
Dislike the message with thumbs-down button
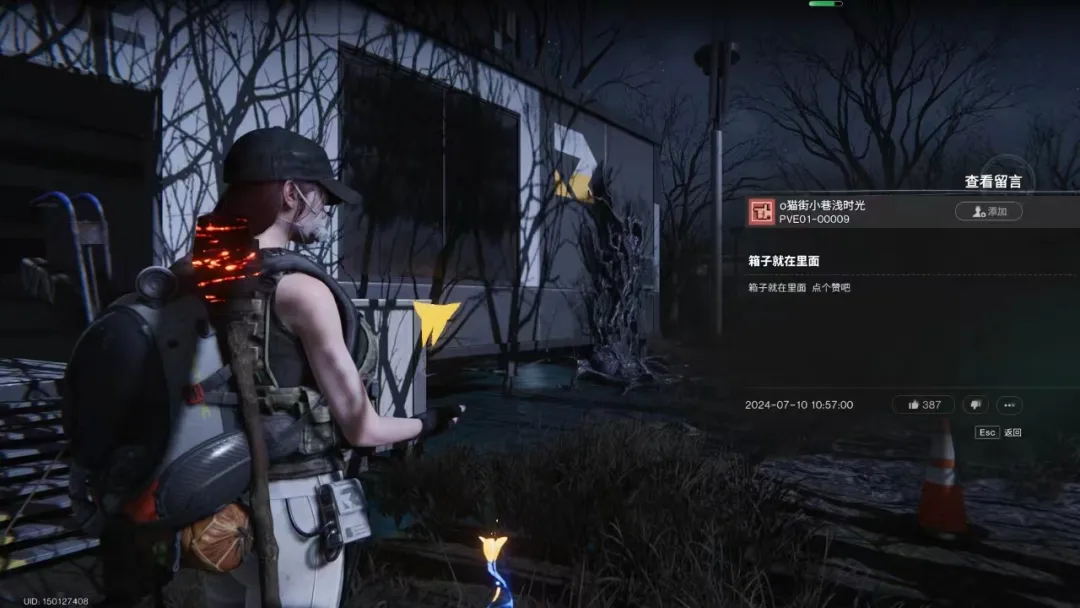coord(975,405)
